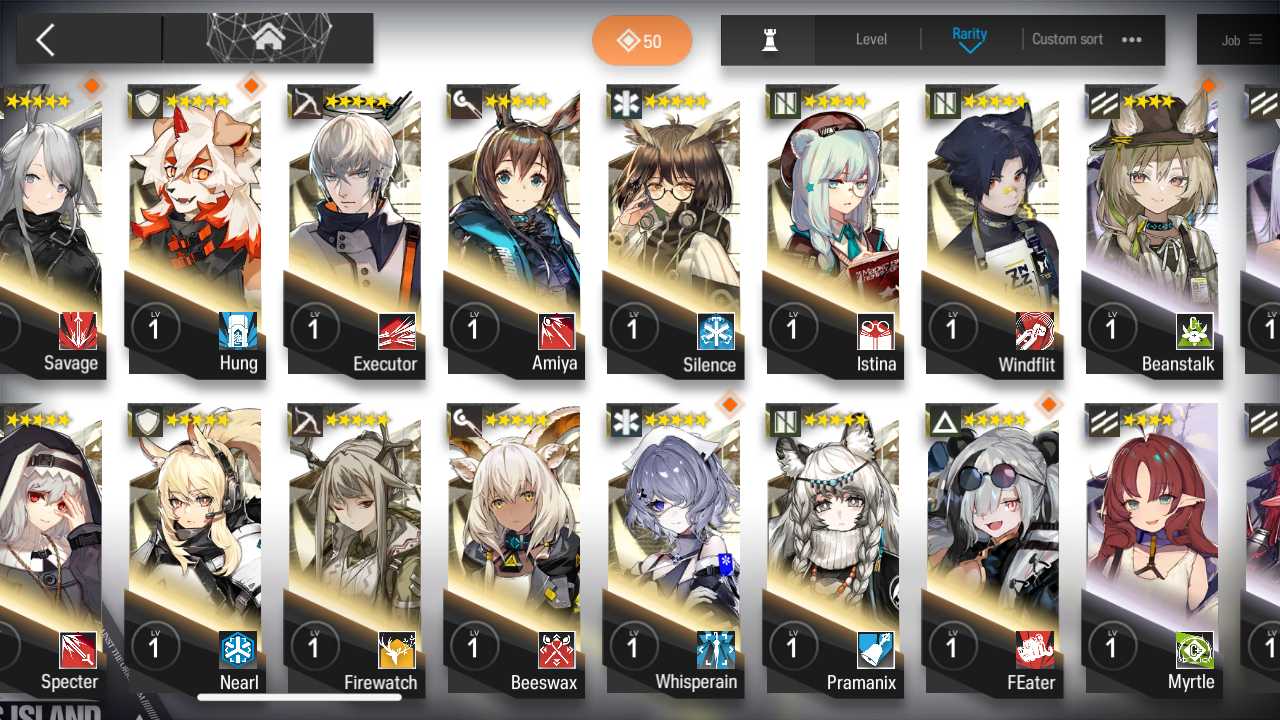The width and height of the screenshot is (1280, 720).
Task: Return to the home screen
Action: tap(267, 39)
